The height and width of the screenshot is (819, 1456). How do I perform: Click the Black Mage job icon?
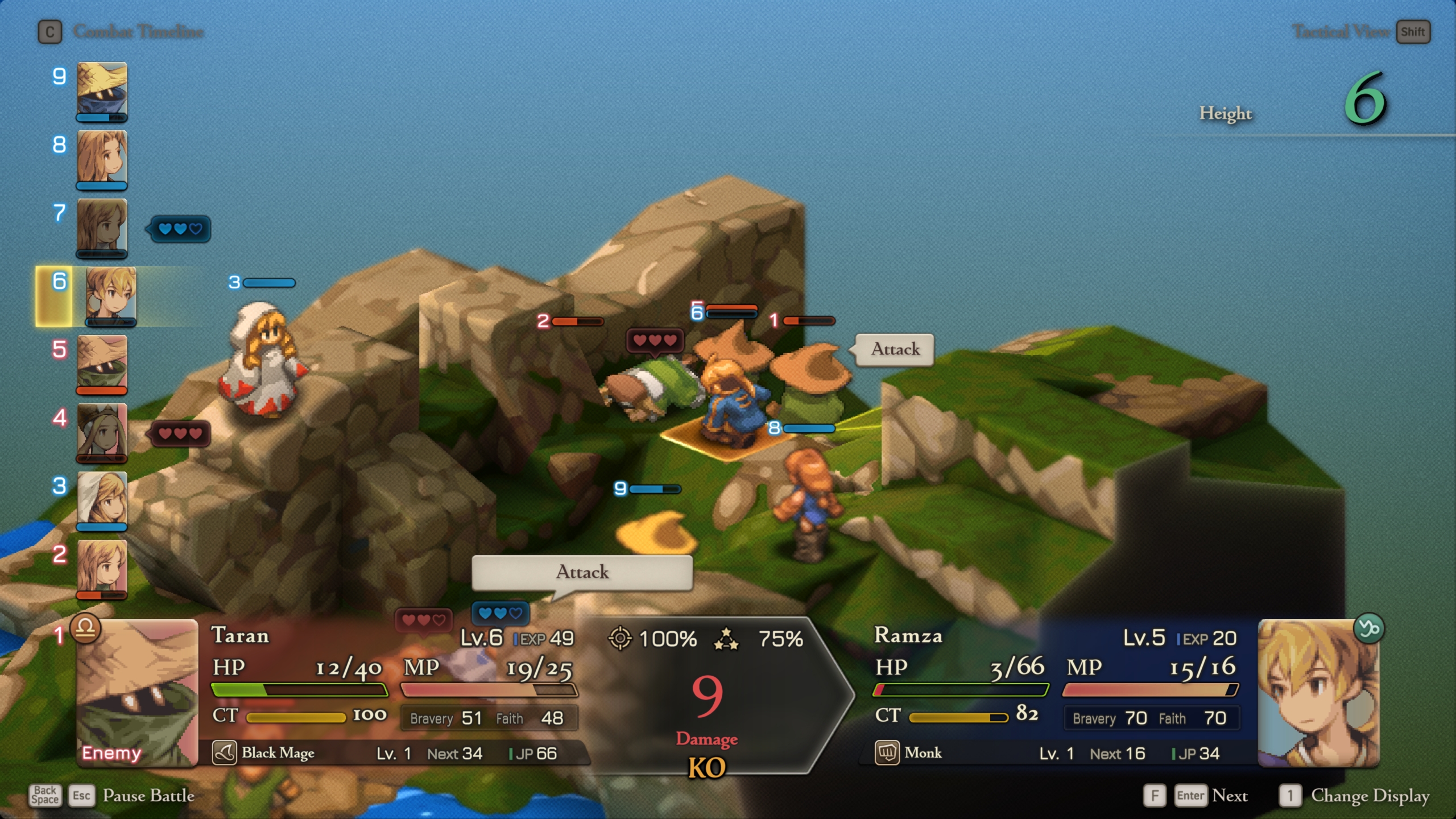tap(225, 752)
